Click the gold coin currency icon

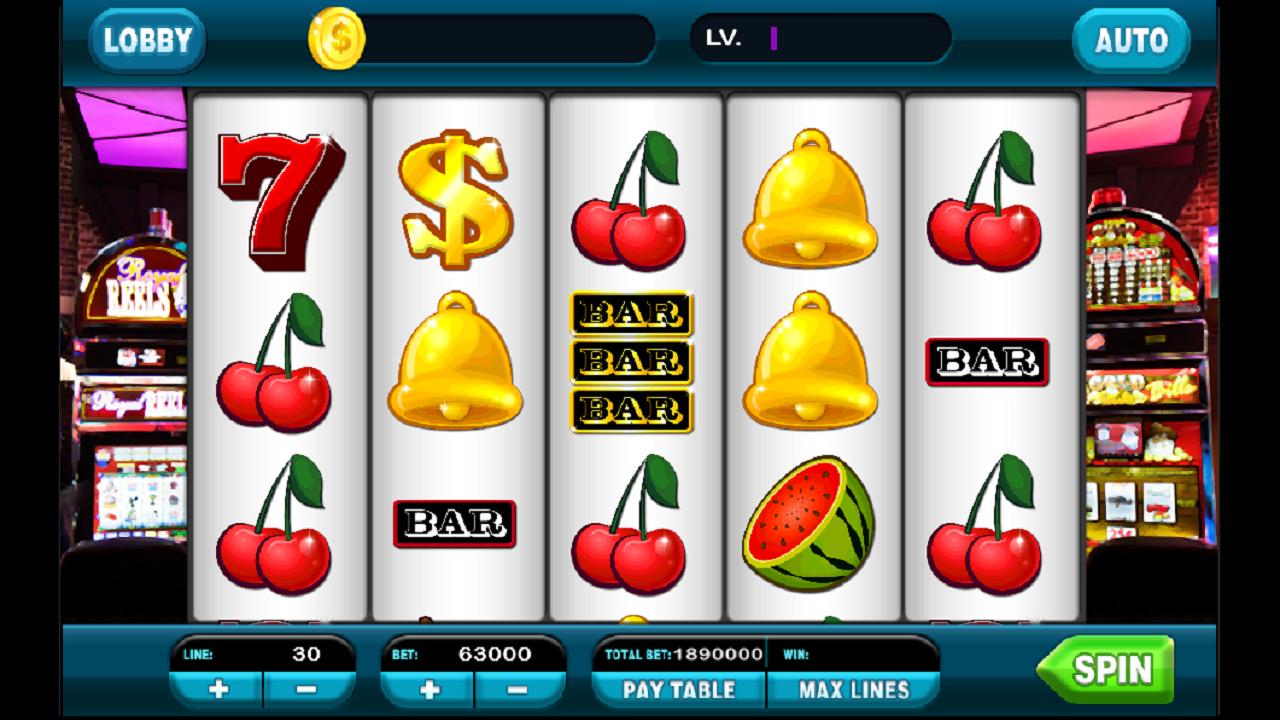338,38
